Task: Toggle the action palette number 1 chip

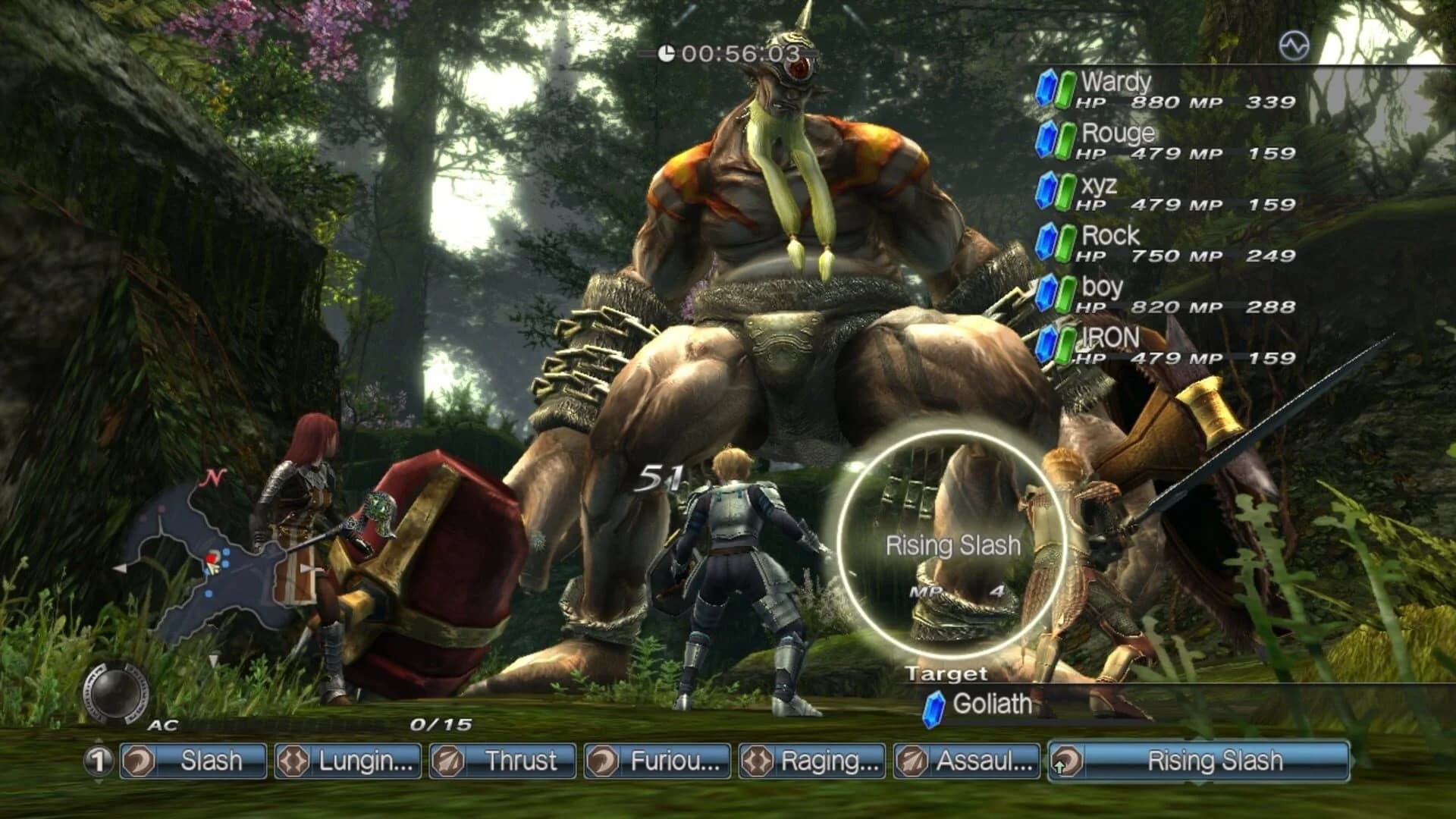Action: (x=98, y=760)
